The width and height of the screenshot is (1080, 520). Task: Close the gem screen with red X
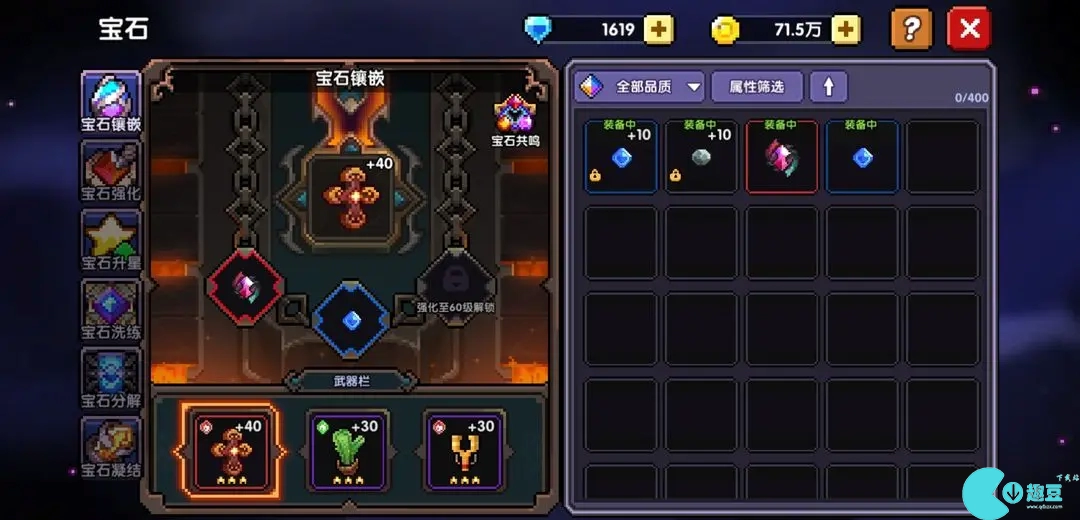(x=968, y=29)
